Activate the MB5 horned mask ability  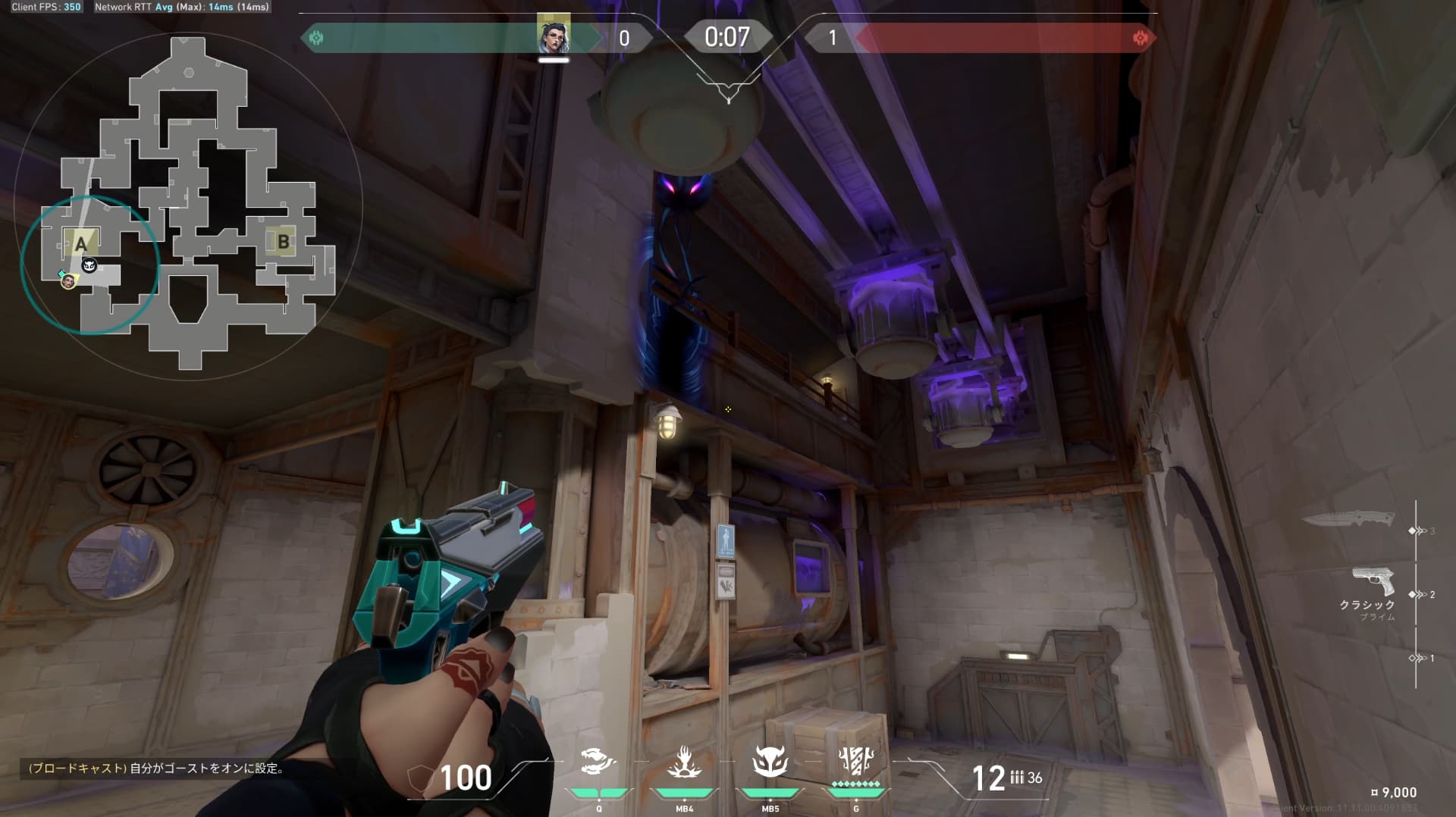pos(770,762)
